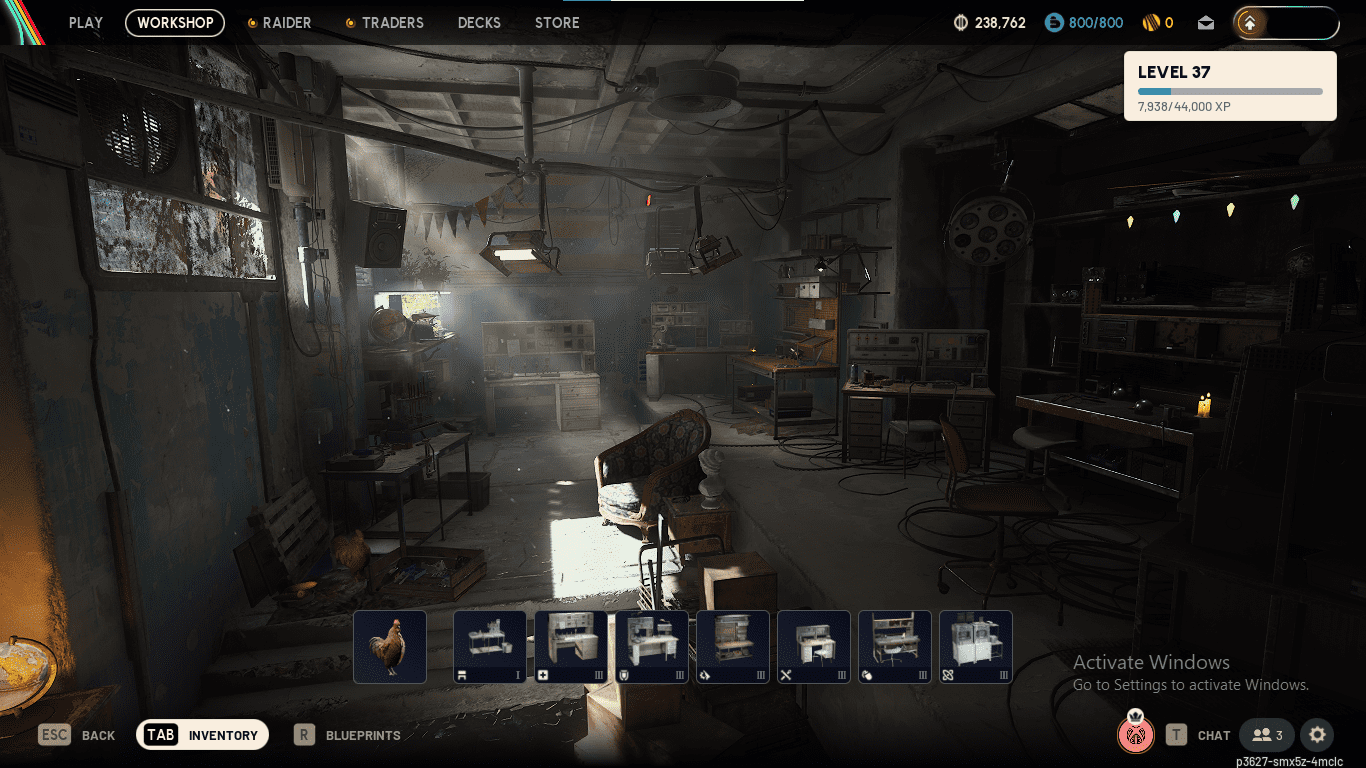Click the glowing level-up arrow icon top right
Screen dimensions: 1366x768
[1249, 23]
